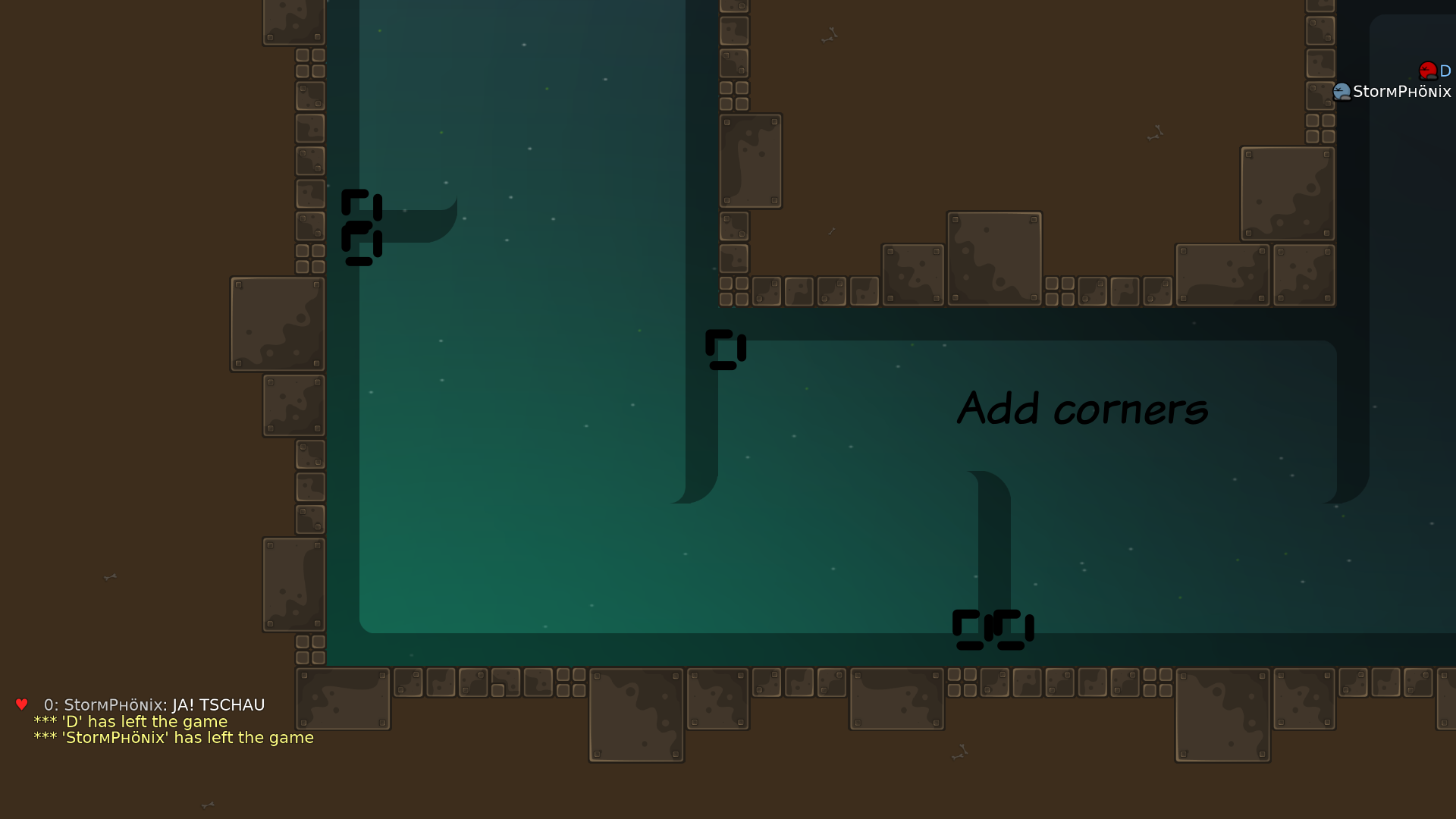Click the 'Add corners' hint text
Screen dimensions: 1456x819
pyautogui.click(x=1083, y=409)
